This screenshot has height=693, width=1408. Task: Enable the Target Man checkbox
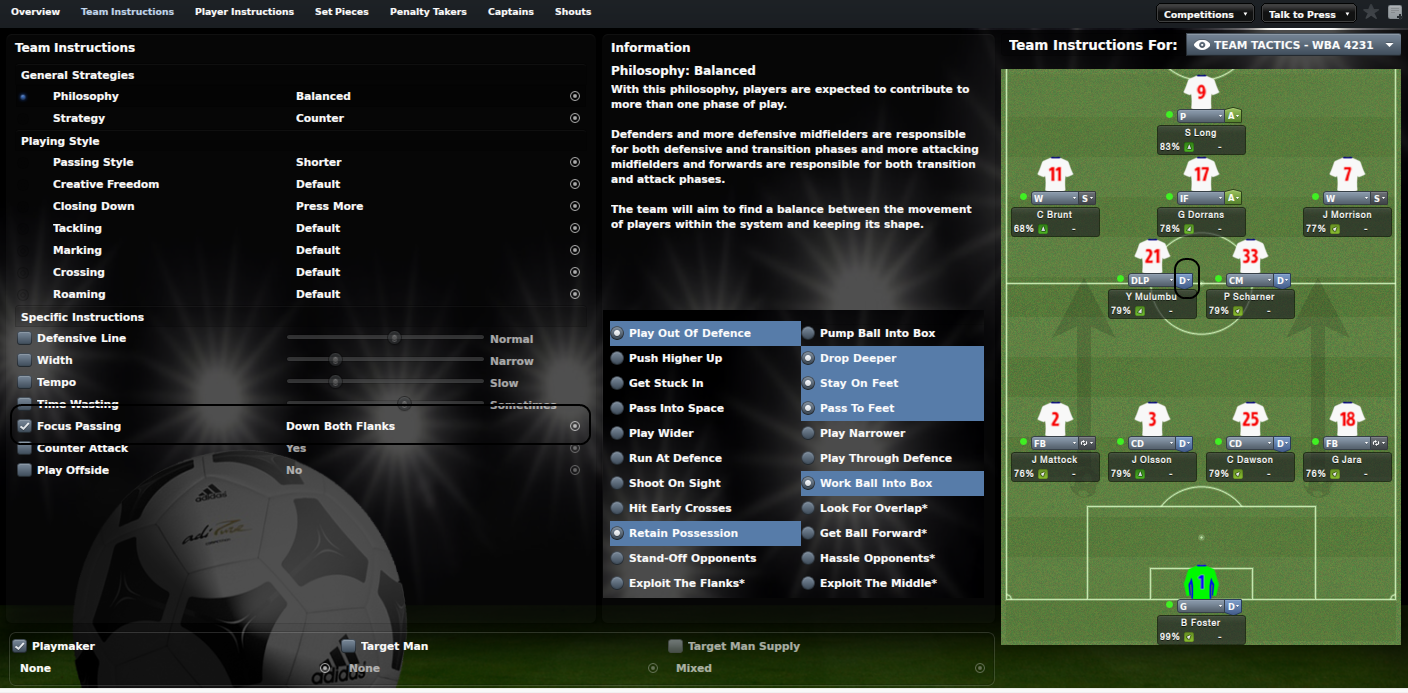tap(348, 646)
